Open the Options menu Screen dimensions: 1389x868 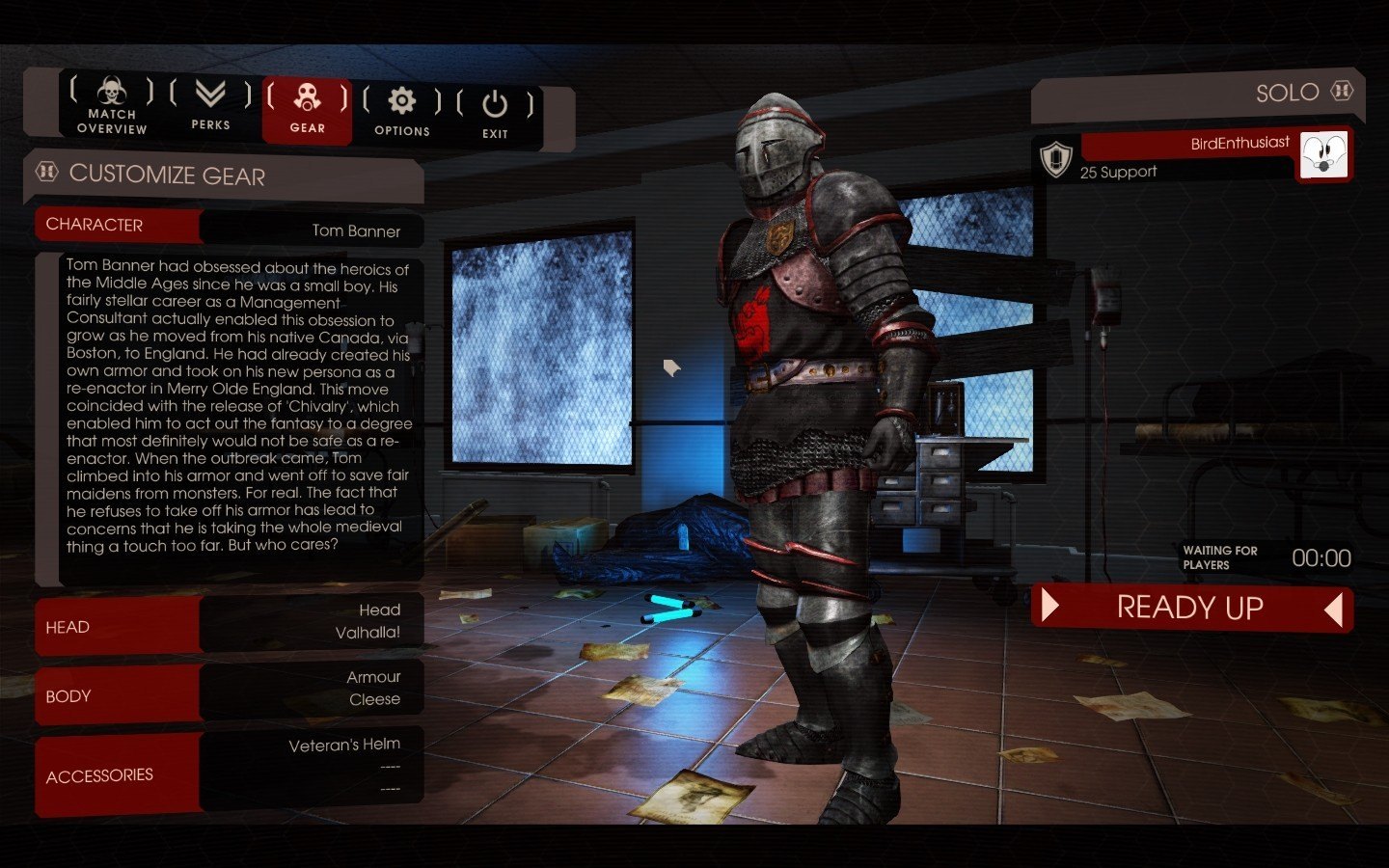(x=401, y=112)
